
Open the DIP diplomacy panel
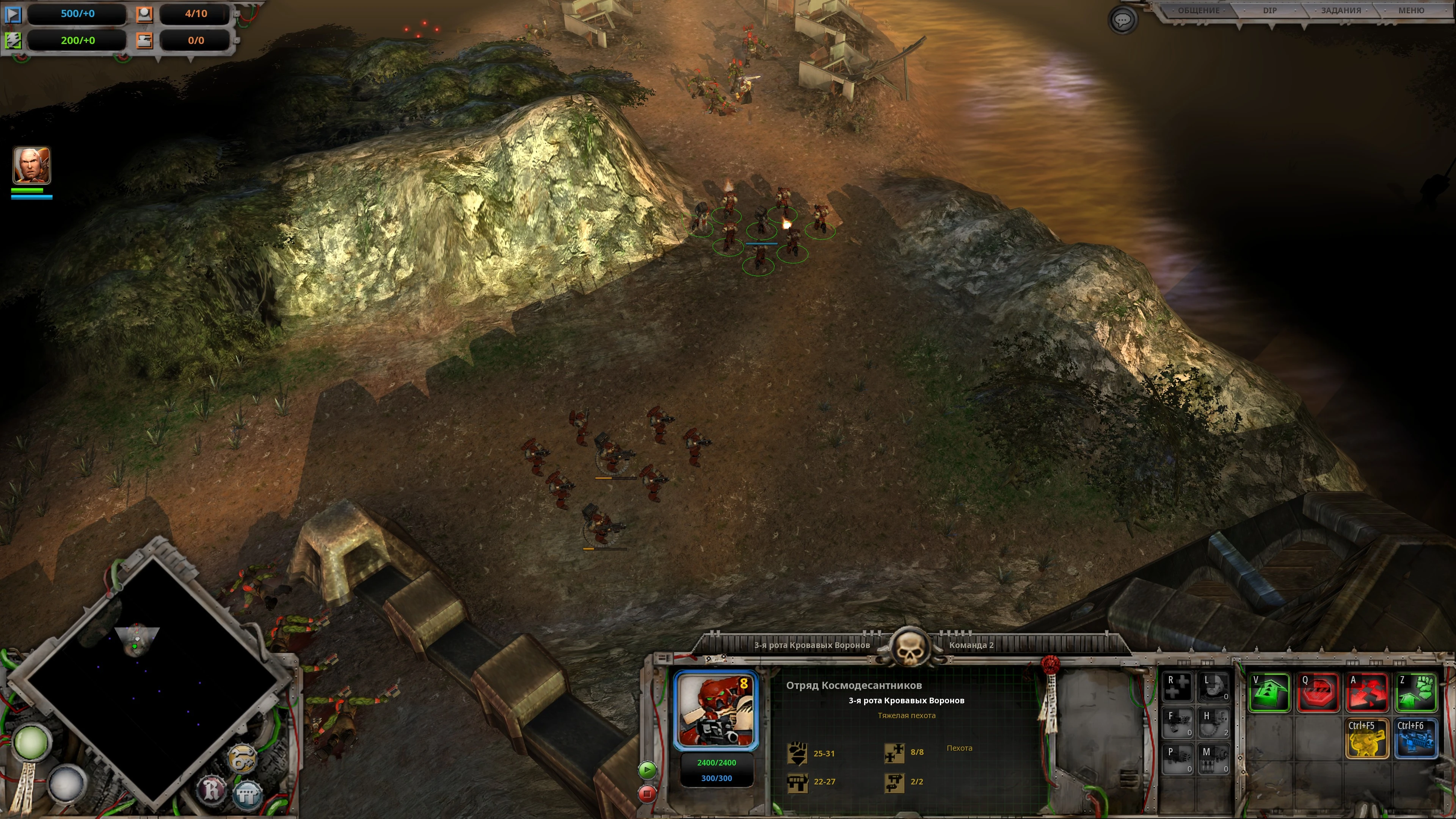pos(1269,11)
